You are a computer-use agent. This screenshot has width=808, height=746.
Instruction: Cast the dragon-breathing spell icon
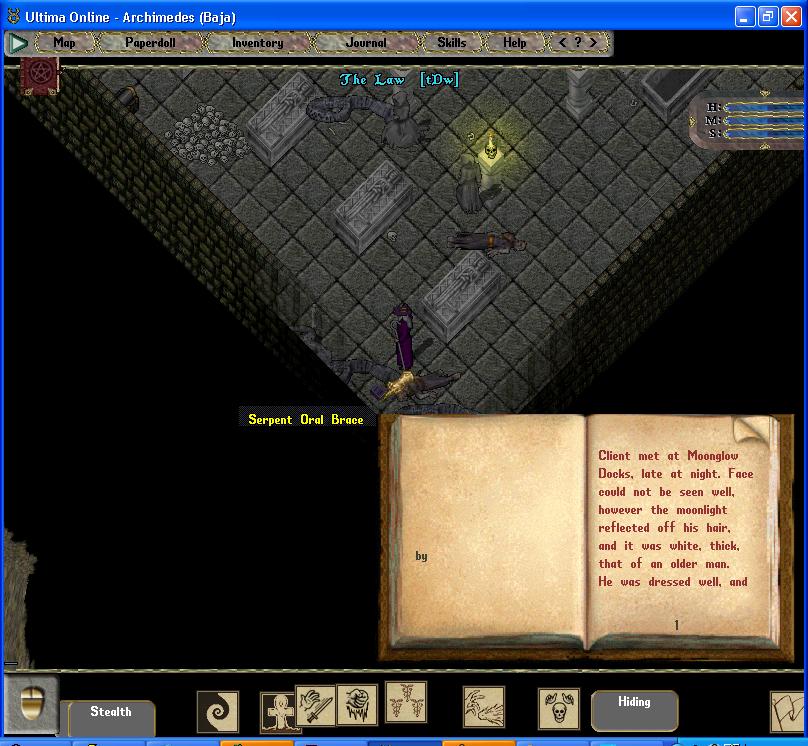point(483,707)
